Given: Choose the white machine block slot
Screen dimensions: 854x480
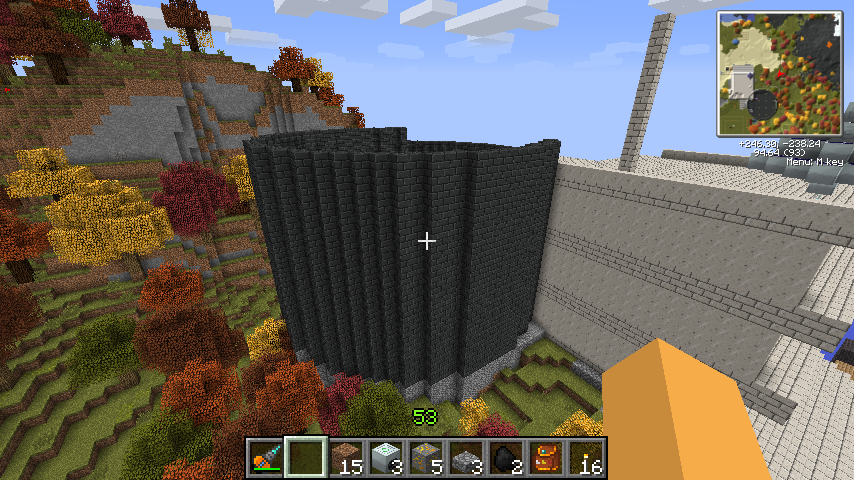Looking at the screenshot, I should point(386,458).
